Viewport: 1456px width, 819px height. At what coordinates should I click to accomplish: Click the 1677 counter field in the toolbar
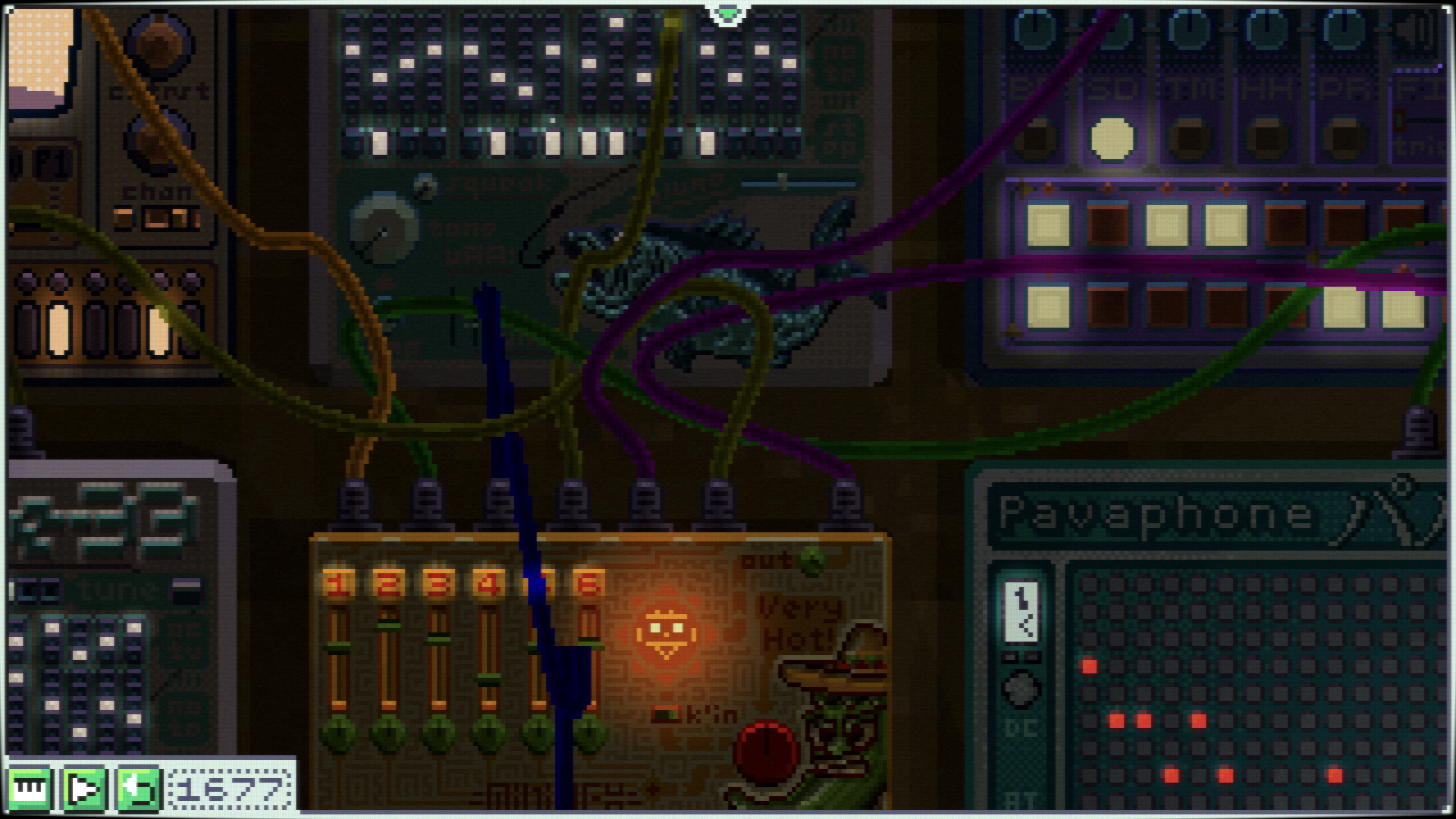click(x=227, y=788)
